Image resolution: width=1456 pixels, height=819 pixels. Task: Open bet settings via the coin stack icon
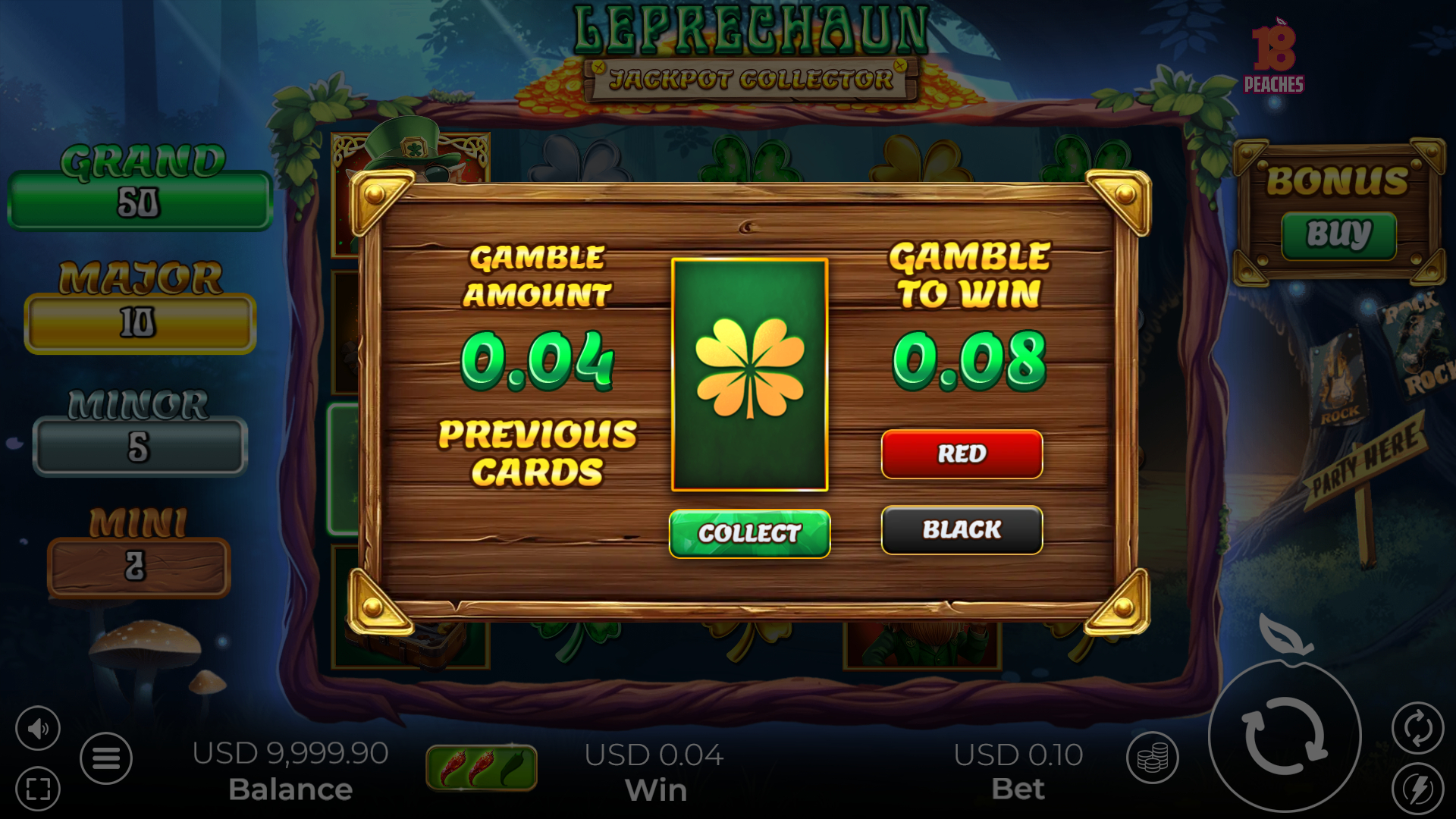pyautogui.click(x=1152, y=758)
